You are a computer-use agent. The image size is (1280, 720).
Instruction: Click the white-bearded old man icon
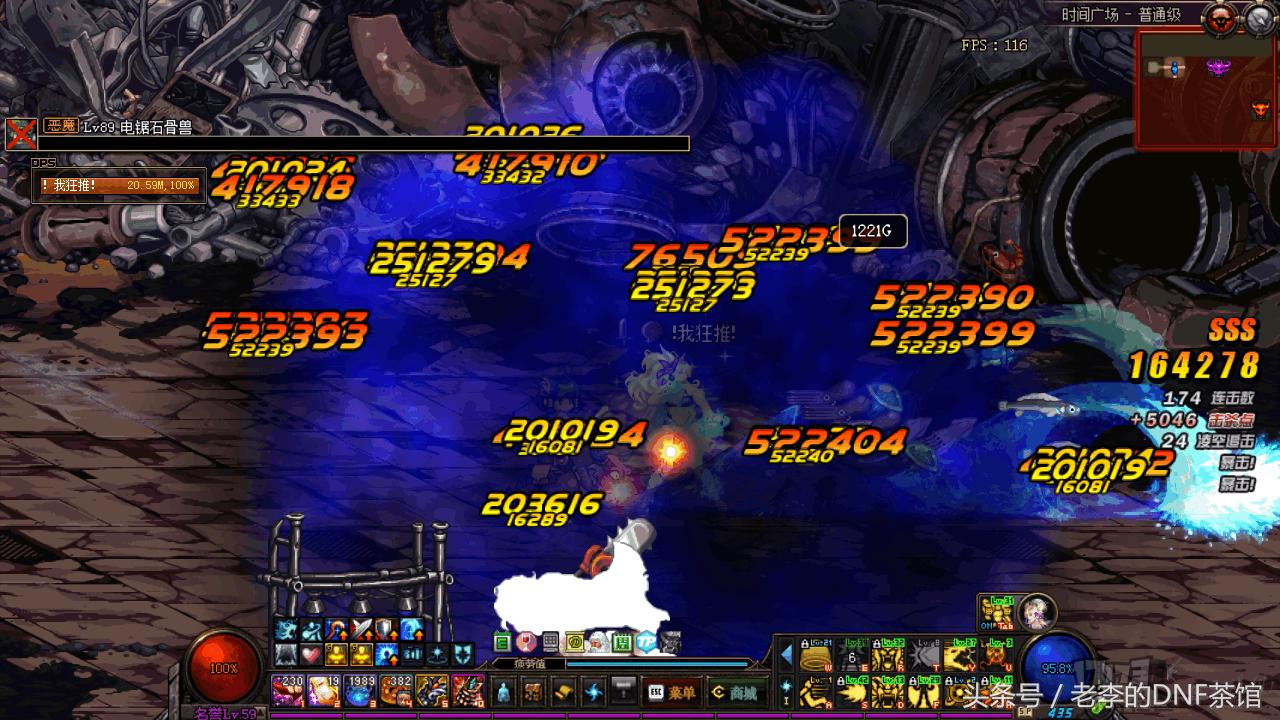click(597, 642)
